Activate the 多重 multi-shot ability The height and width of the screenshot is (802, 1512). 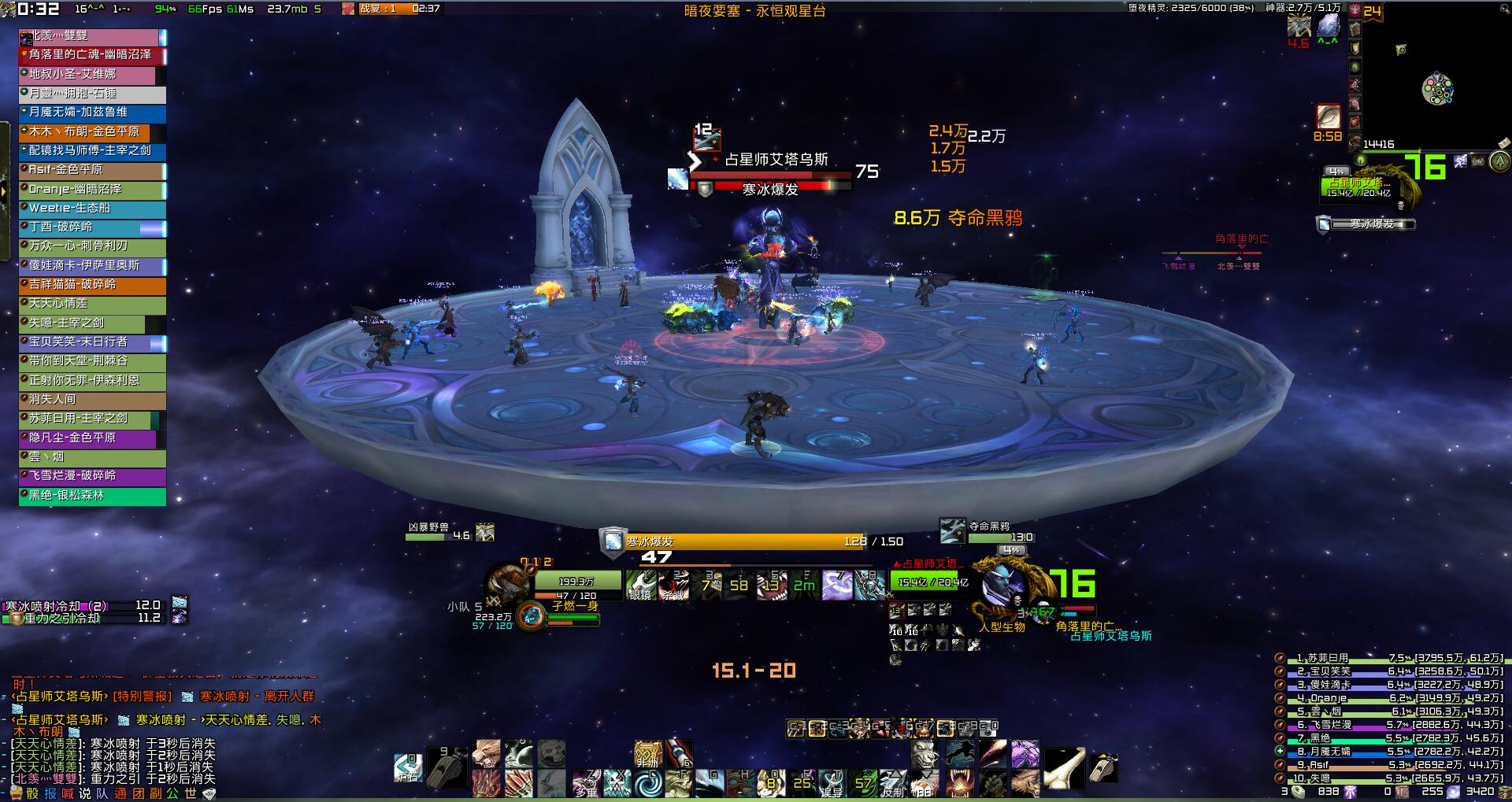pos(585,784)
